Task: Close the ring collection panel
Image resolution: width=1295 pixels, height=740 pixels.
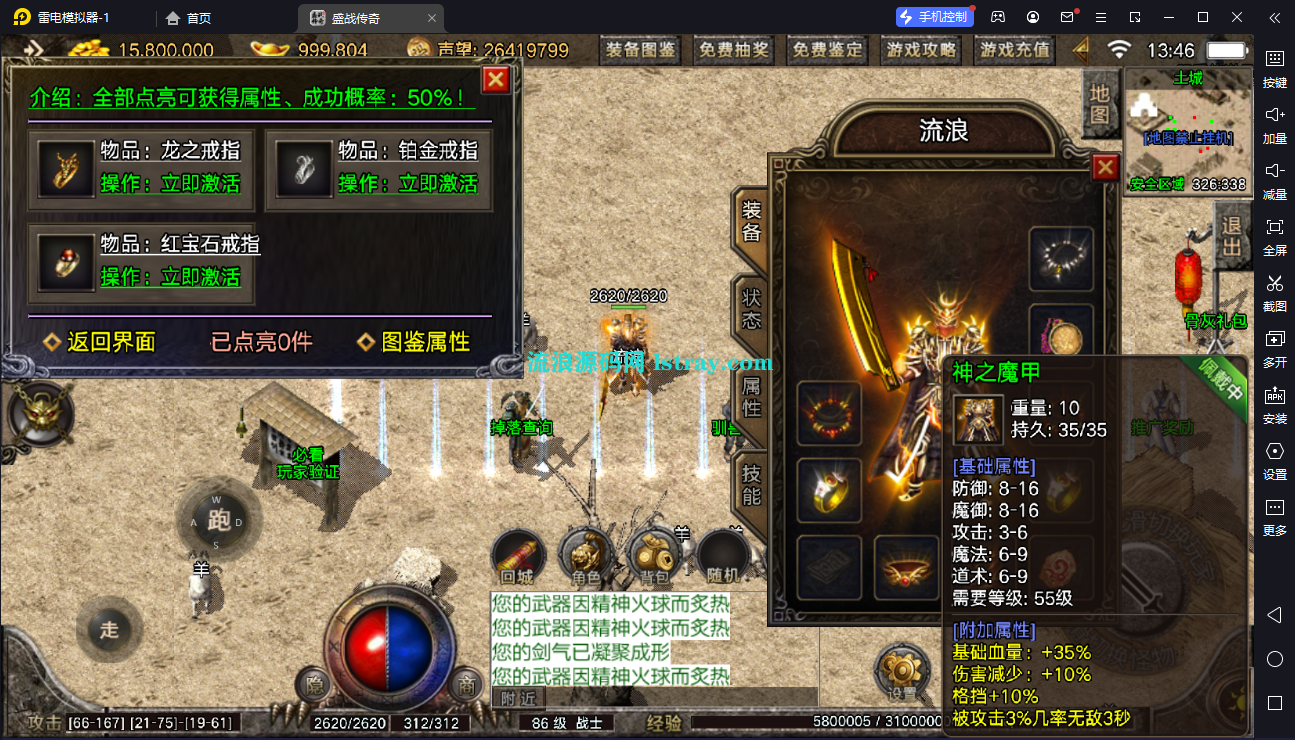Action: (x=496, y=80)
